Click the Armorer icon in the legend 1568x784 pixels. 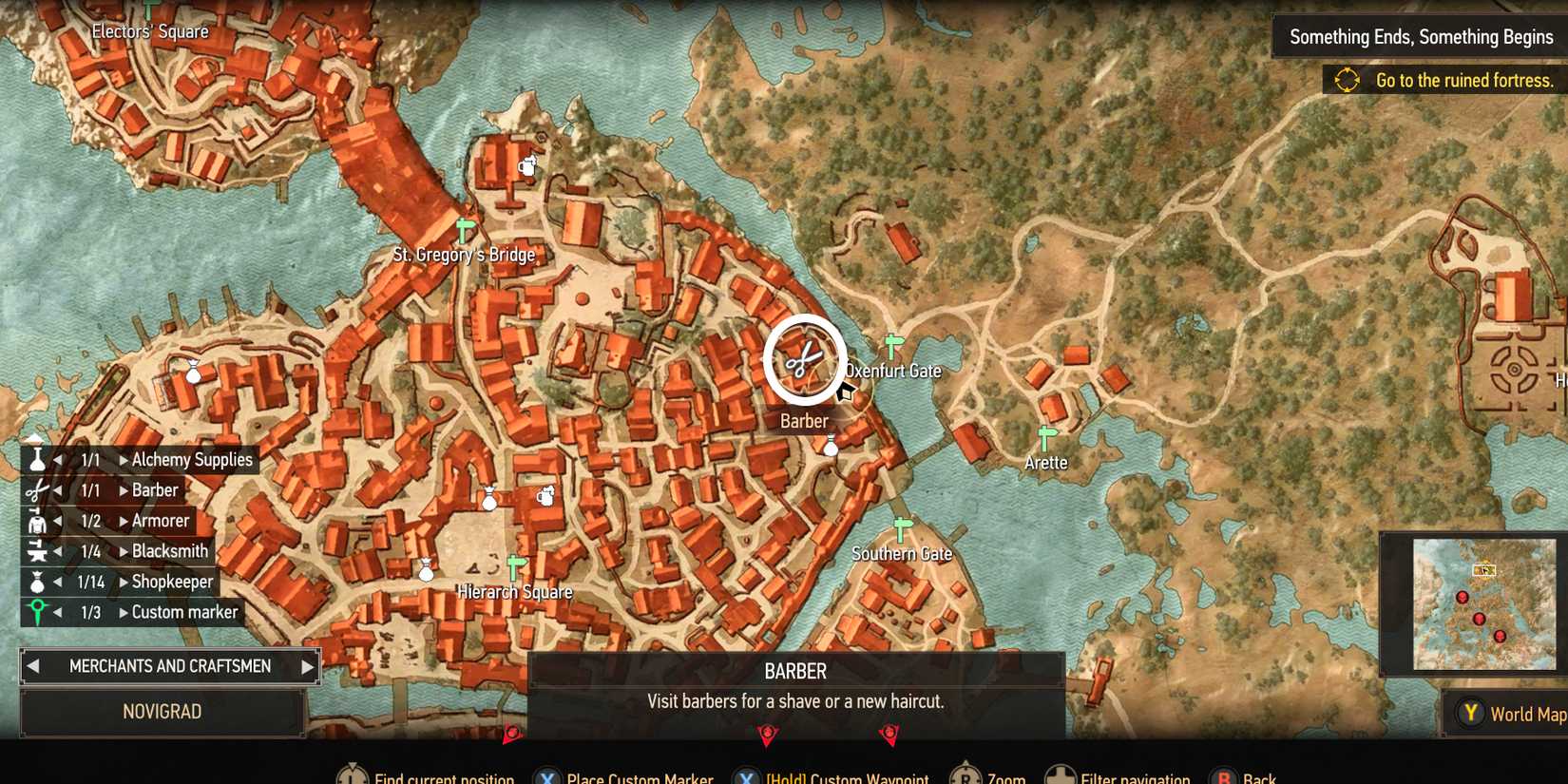(35, 520)
